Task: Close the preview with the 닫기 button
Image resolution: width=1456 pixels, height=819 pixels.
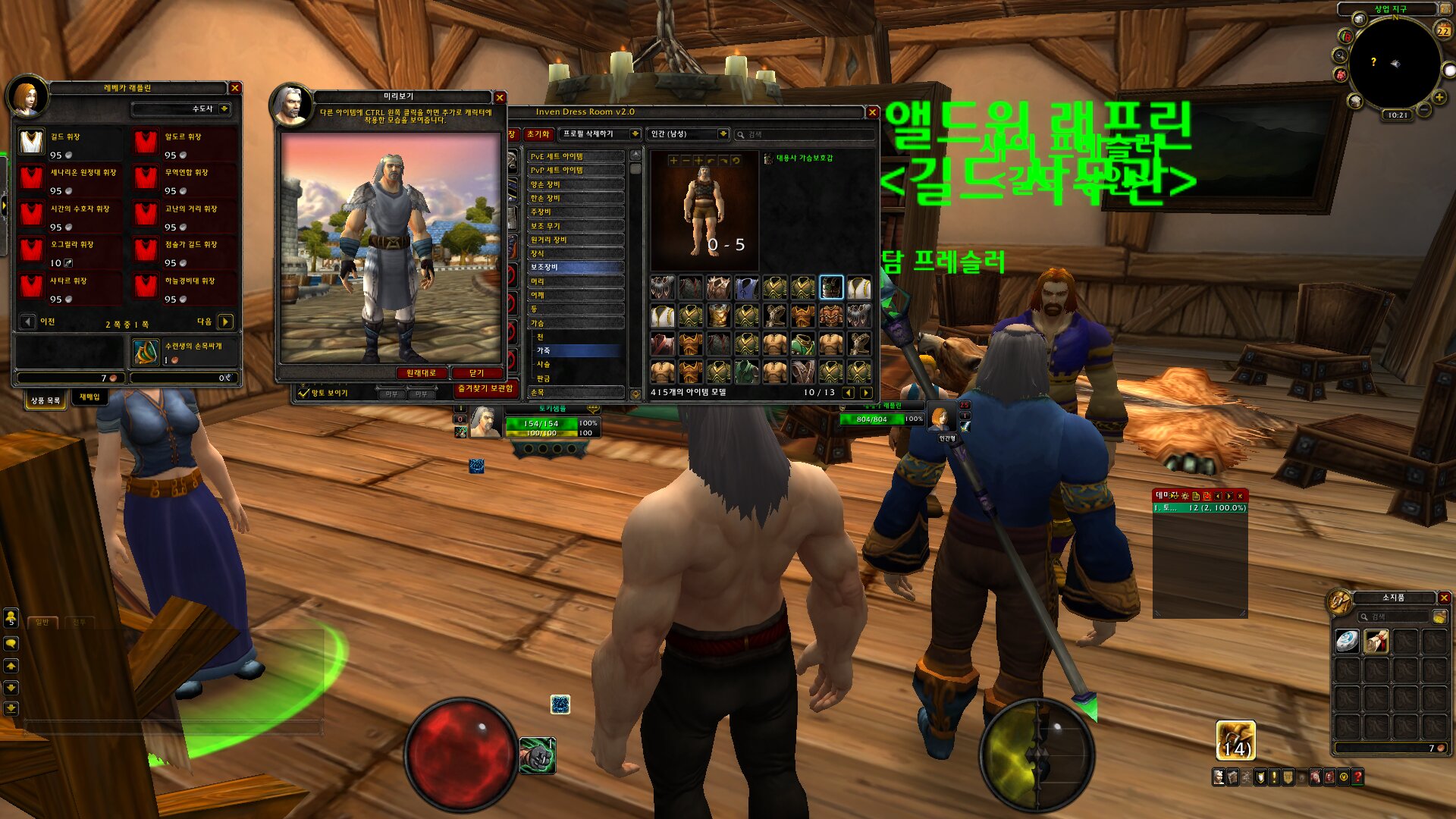Action: pyautogui.click(x=476, y=373)
